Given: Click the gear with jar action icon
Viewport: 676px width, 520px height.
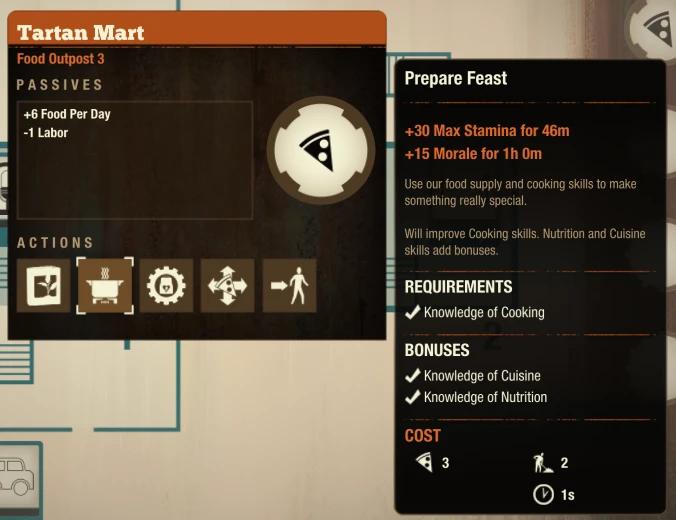Looking at the screenshot, I should (x=166, y=285).
